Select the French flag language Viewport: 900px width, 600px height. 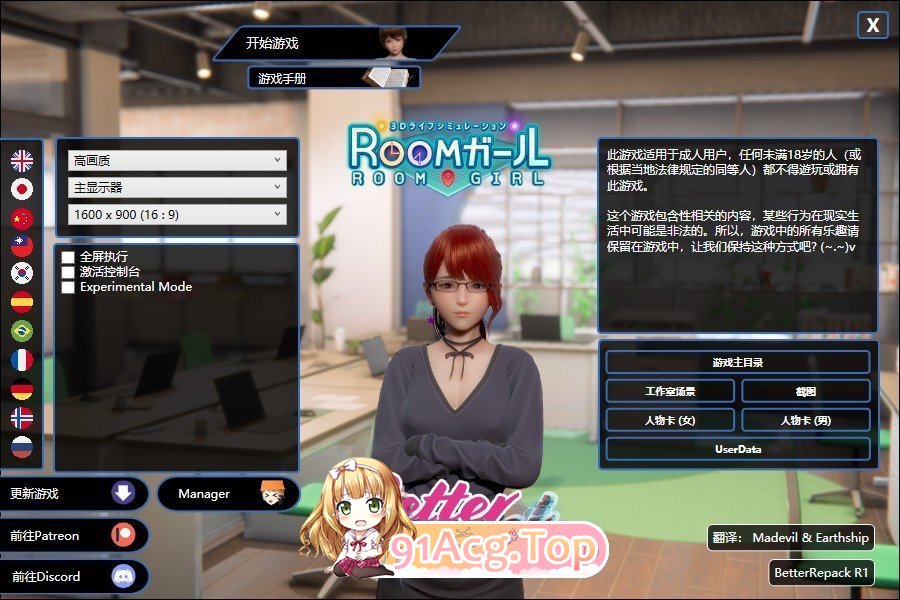(22, 360)
